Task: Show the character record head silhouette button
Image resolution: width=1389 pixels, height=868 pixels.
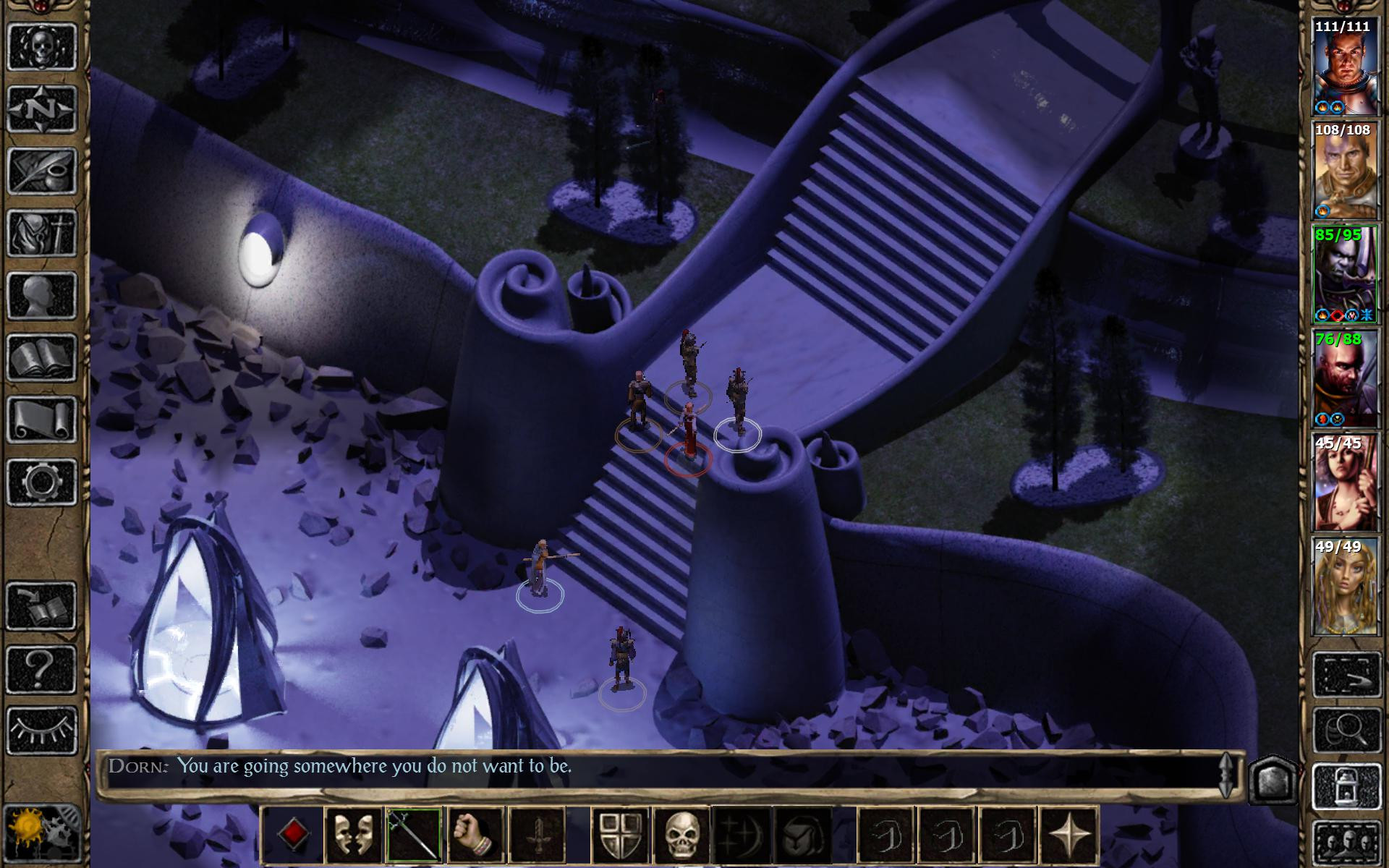Action: pyautogui.click(x=42, y=295)
